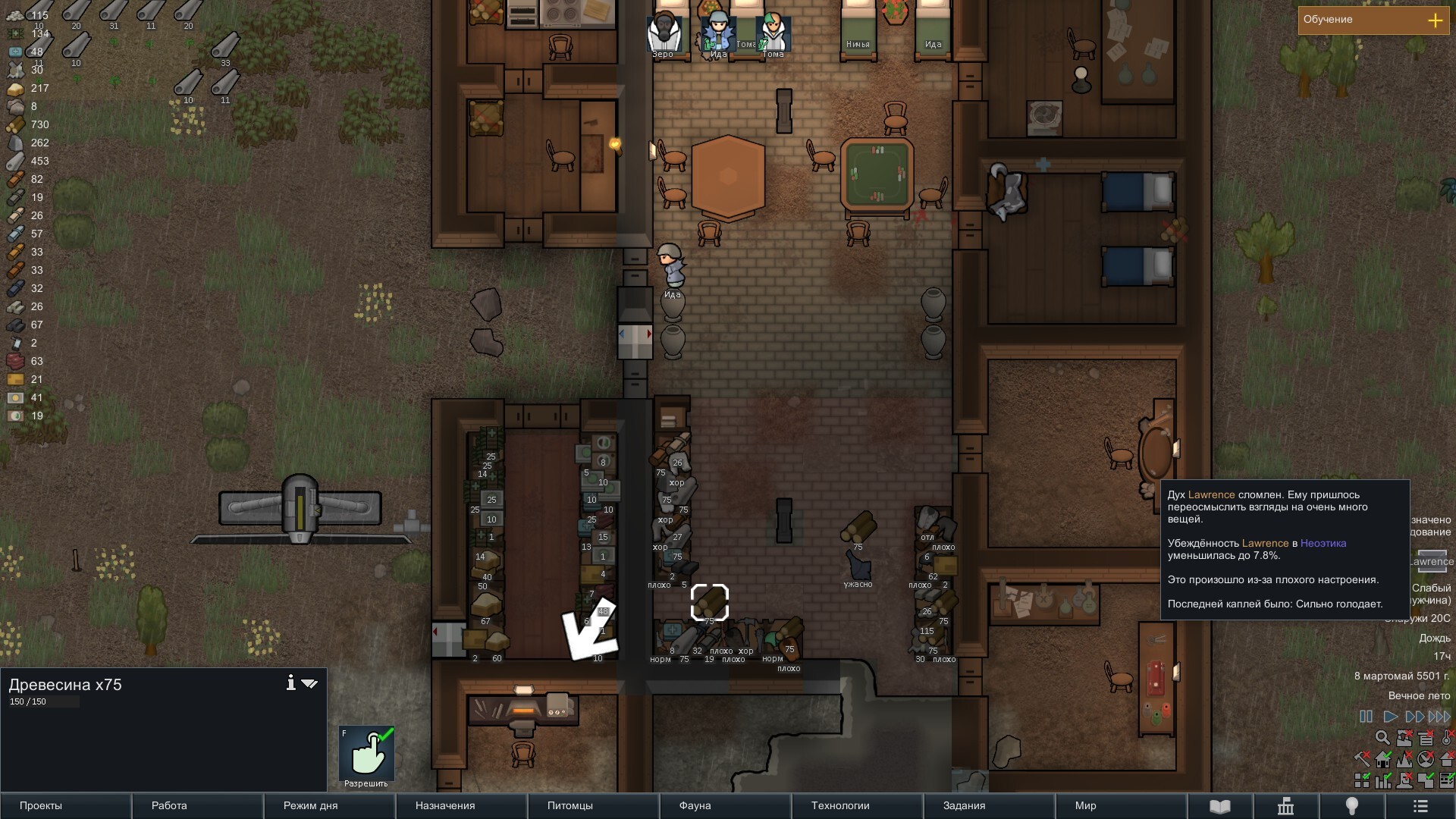Open the Проекты (Architect) menu

(65, 805)
